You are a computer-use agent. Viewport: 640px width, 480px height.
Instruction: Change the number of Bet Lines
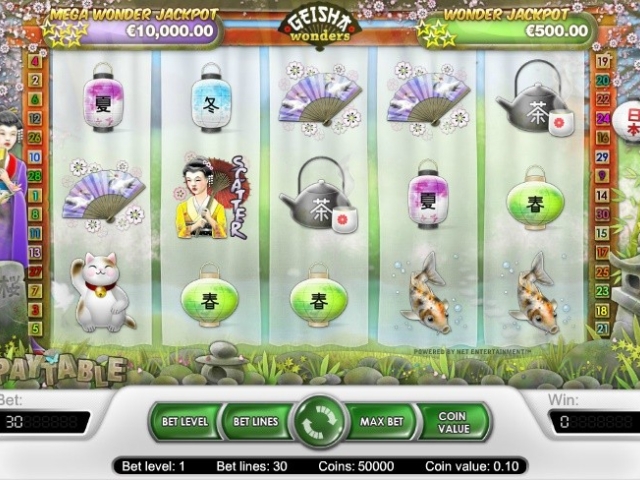pyautogui.click(x=256, y=422)
